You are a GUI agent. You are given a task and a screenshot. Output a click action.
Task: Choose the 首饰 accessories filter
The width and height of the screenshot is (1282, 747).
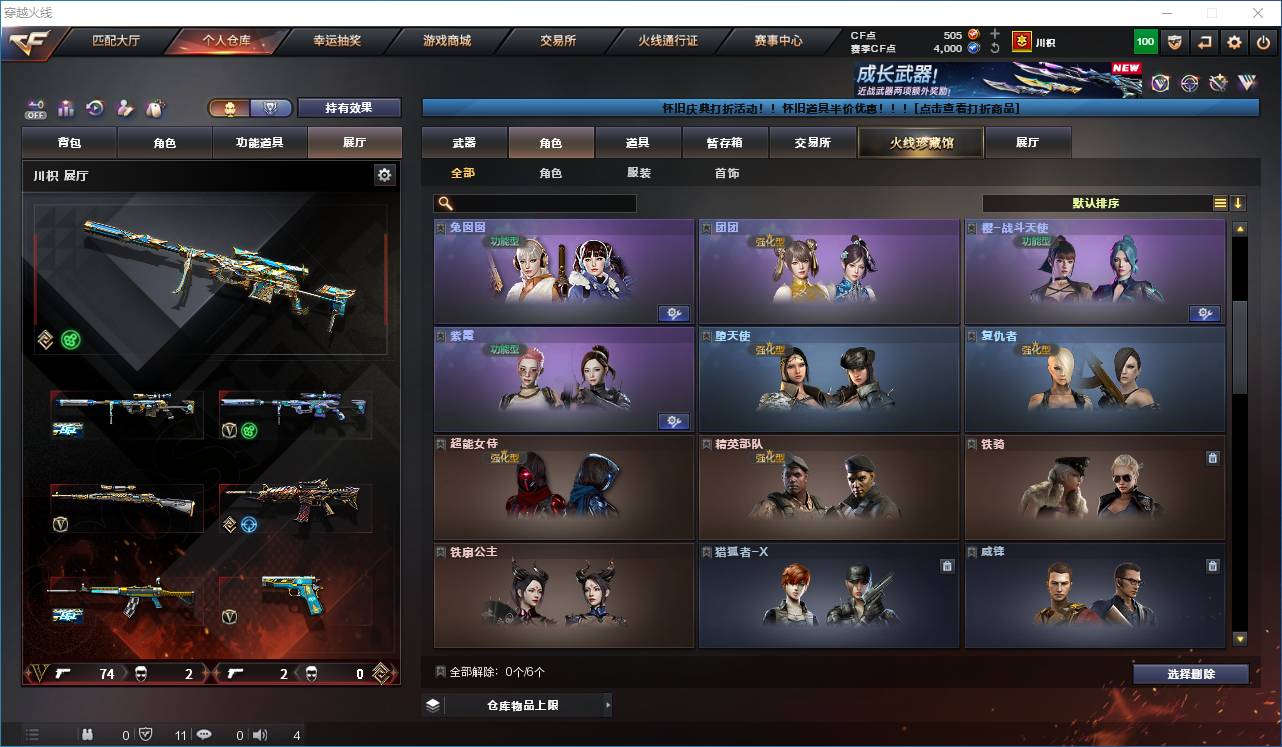[727, 173]
